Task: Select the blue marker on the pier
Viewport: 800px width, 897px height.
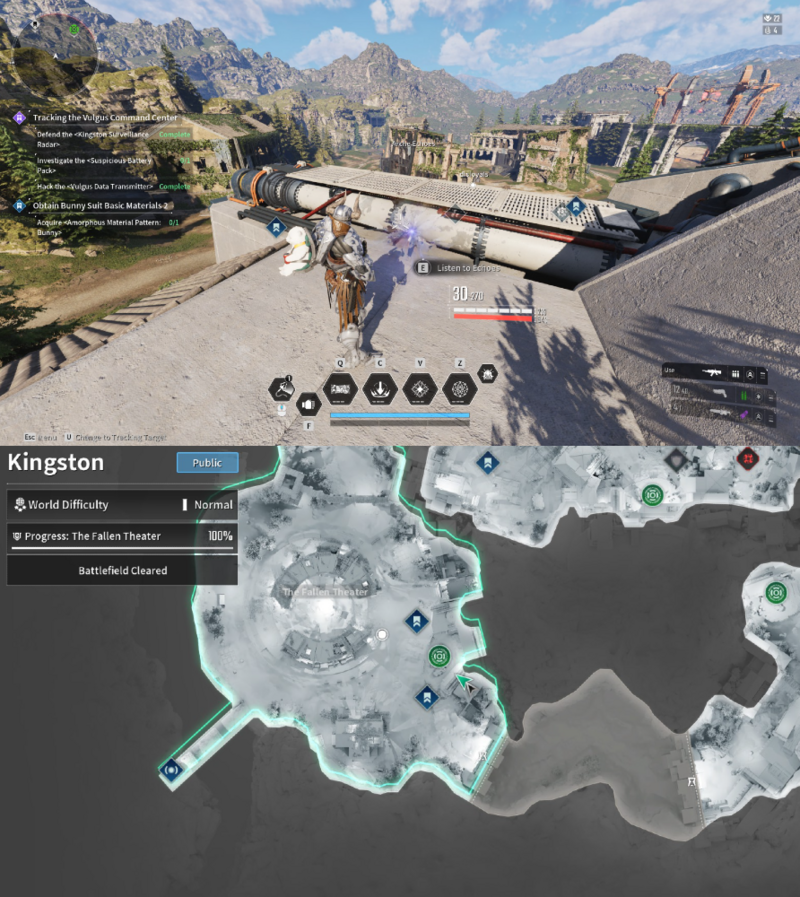Action: [x=171, y=770]
